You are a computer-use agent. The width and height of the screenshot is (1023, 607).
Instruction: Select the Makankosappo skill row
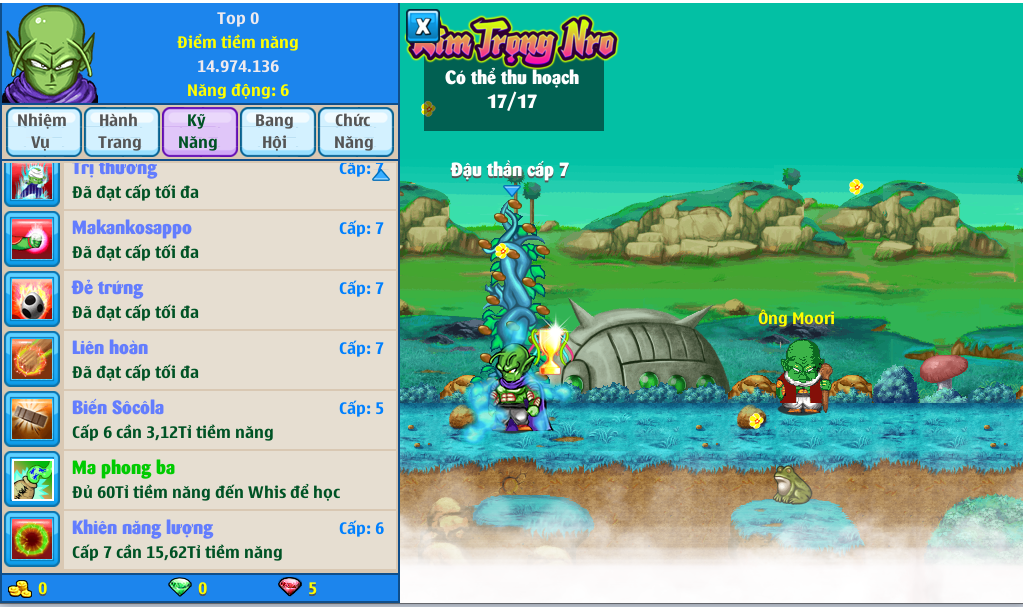(x=228, y=240)
